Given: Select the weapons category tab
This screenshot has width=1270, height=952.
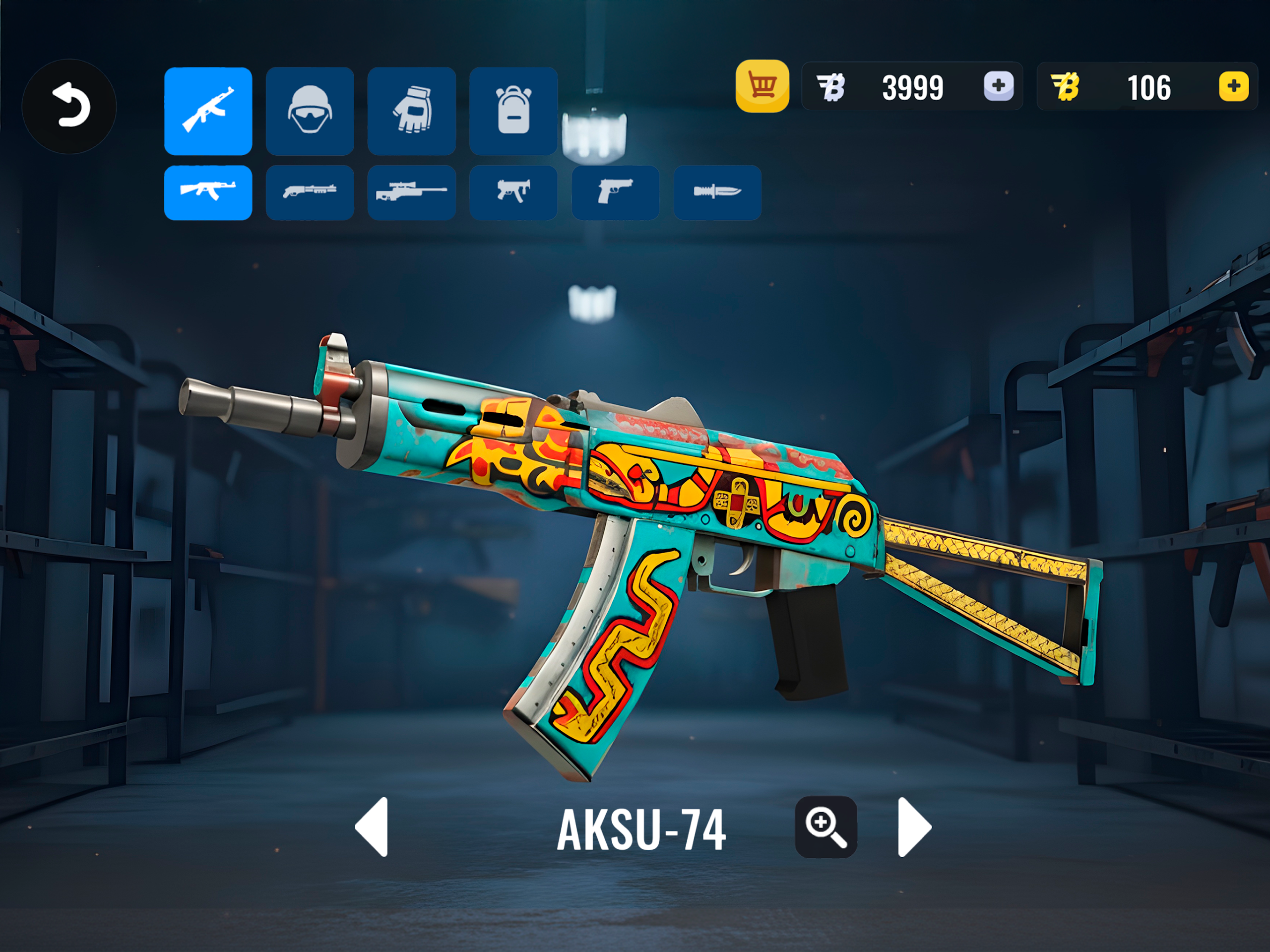Looking at the screenshot, I should click(208, 111).
